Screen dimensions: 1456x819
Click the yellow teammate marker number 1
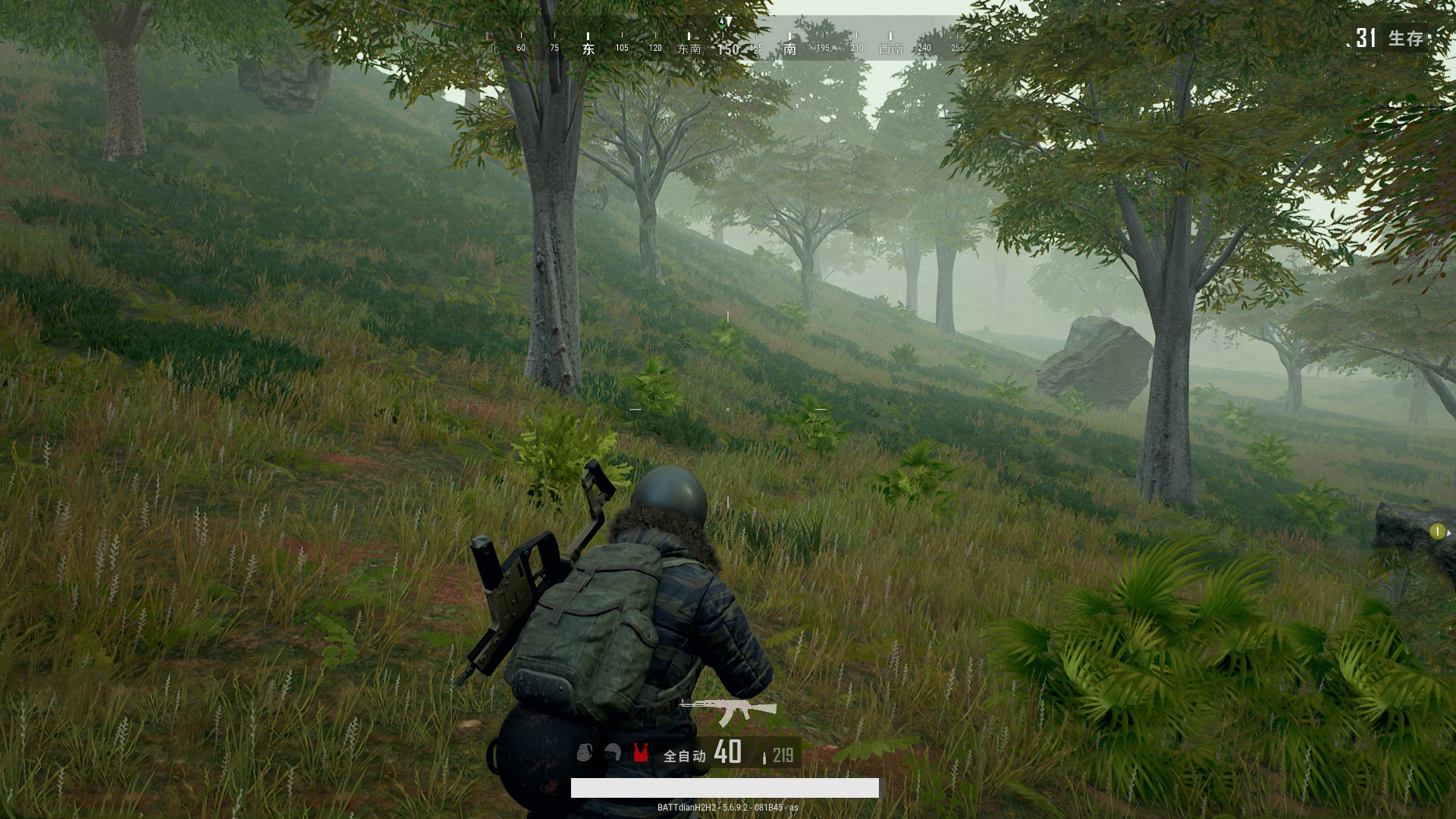[x=1436, y=532]
